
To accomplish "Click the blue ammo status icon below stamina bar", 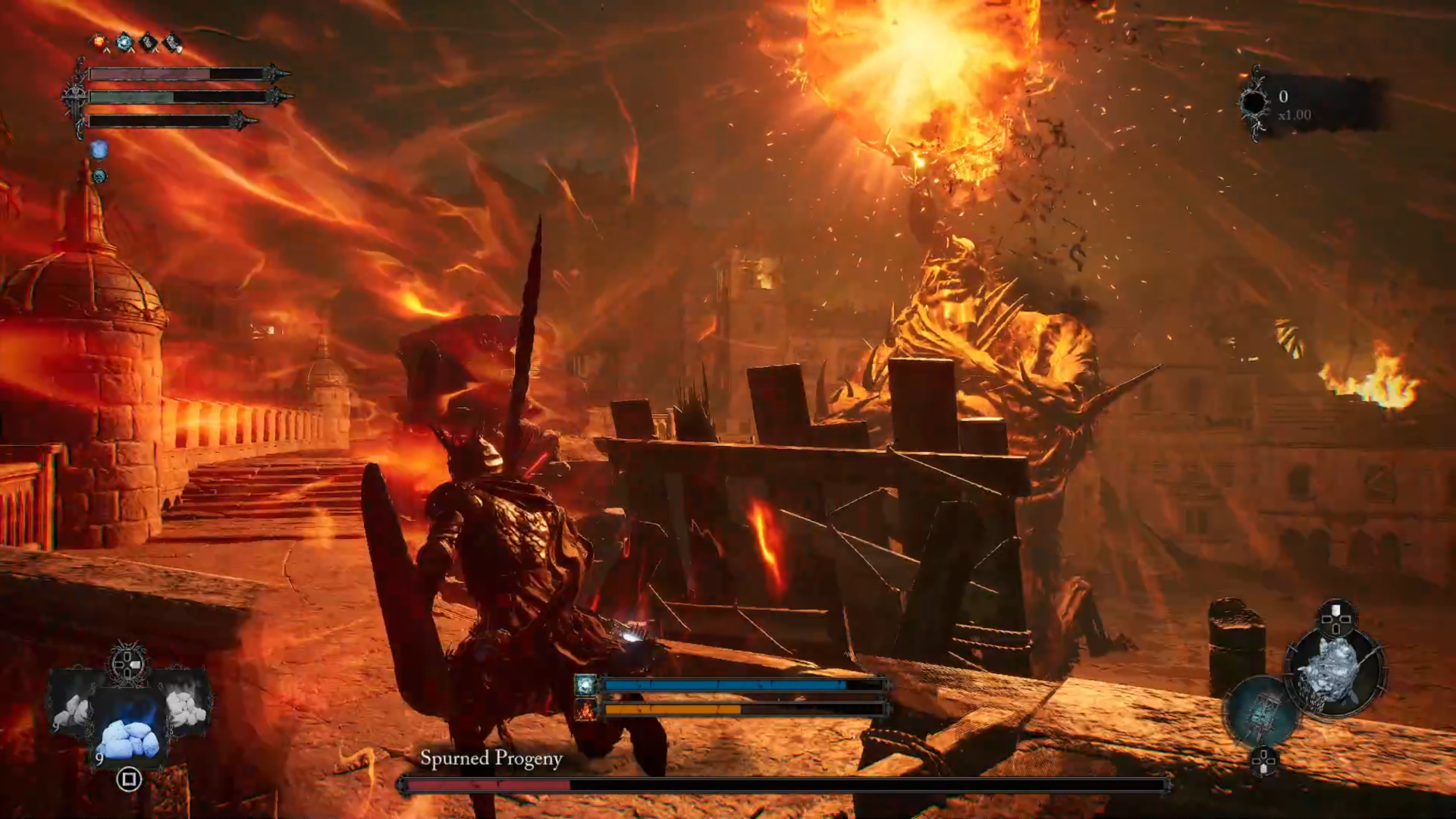I will (x=99, y=149).
